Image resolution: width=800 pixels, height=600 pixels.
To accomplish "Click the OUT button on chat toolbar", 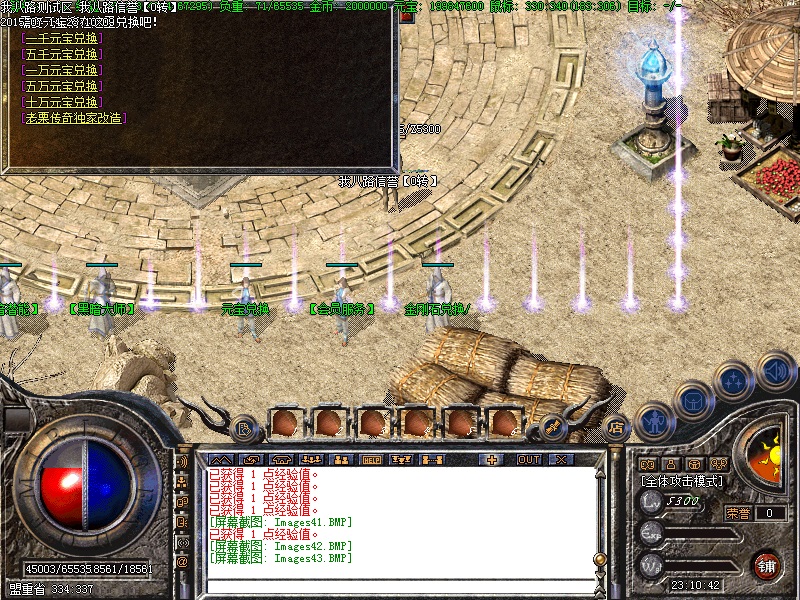I will tap(528, 459).
